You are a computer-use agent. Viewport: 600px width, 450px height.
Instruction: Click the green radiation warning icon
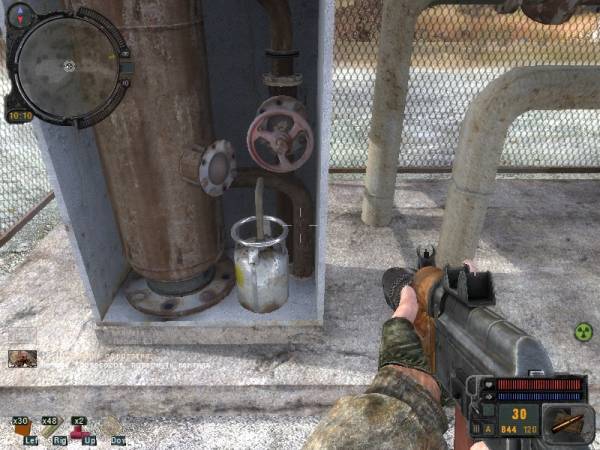click(x=583, y=332)
